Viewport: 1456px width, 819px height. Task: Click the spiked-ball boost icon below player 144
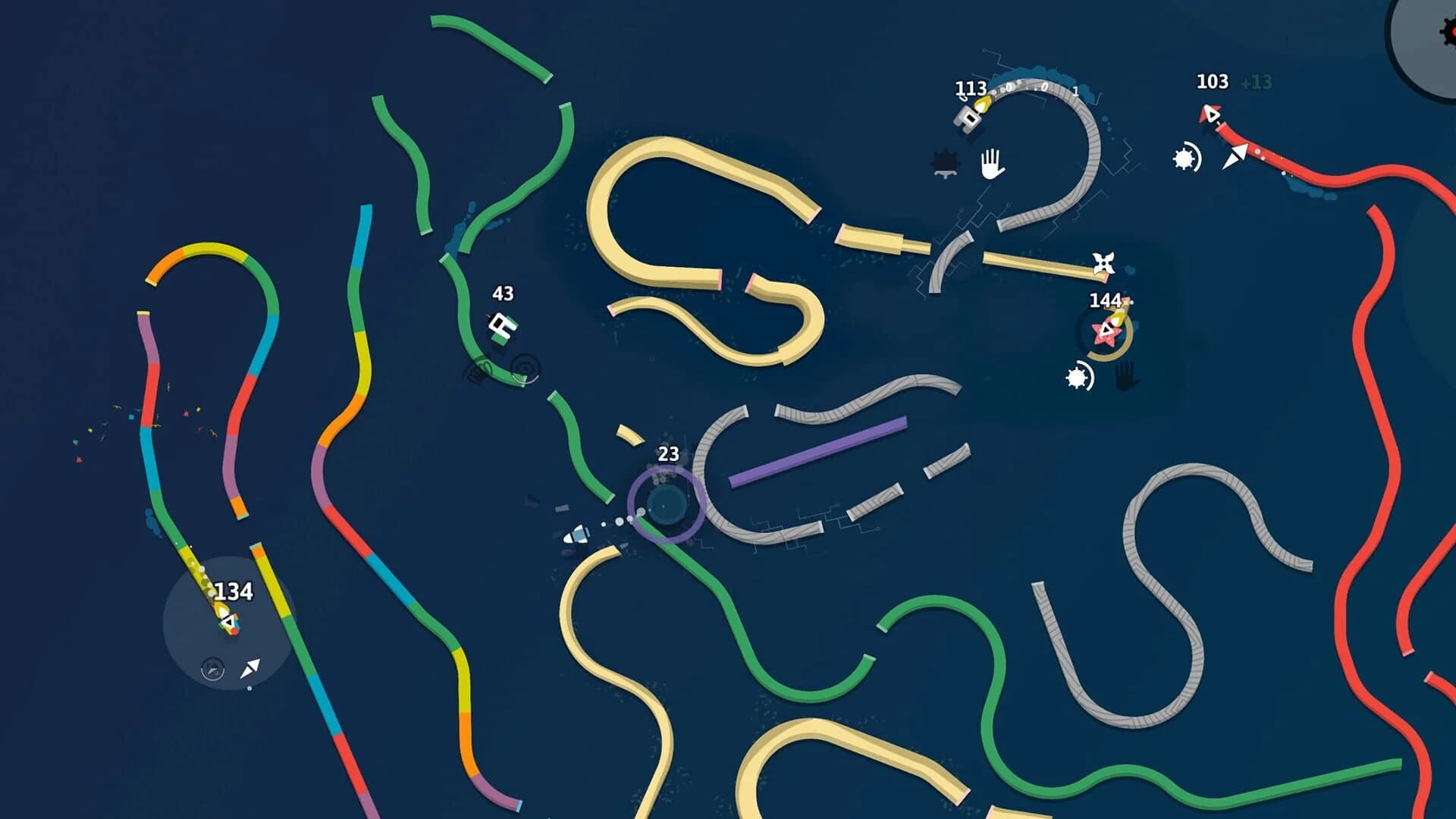point(1078,378)
